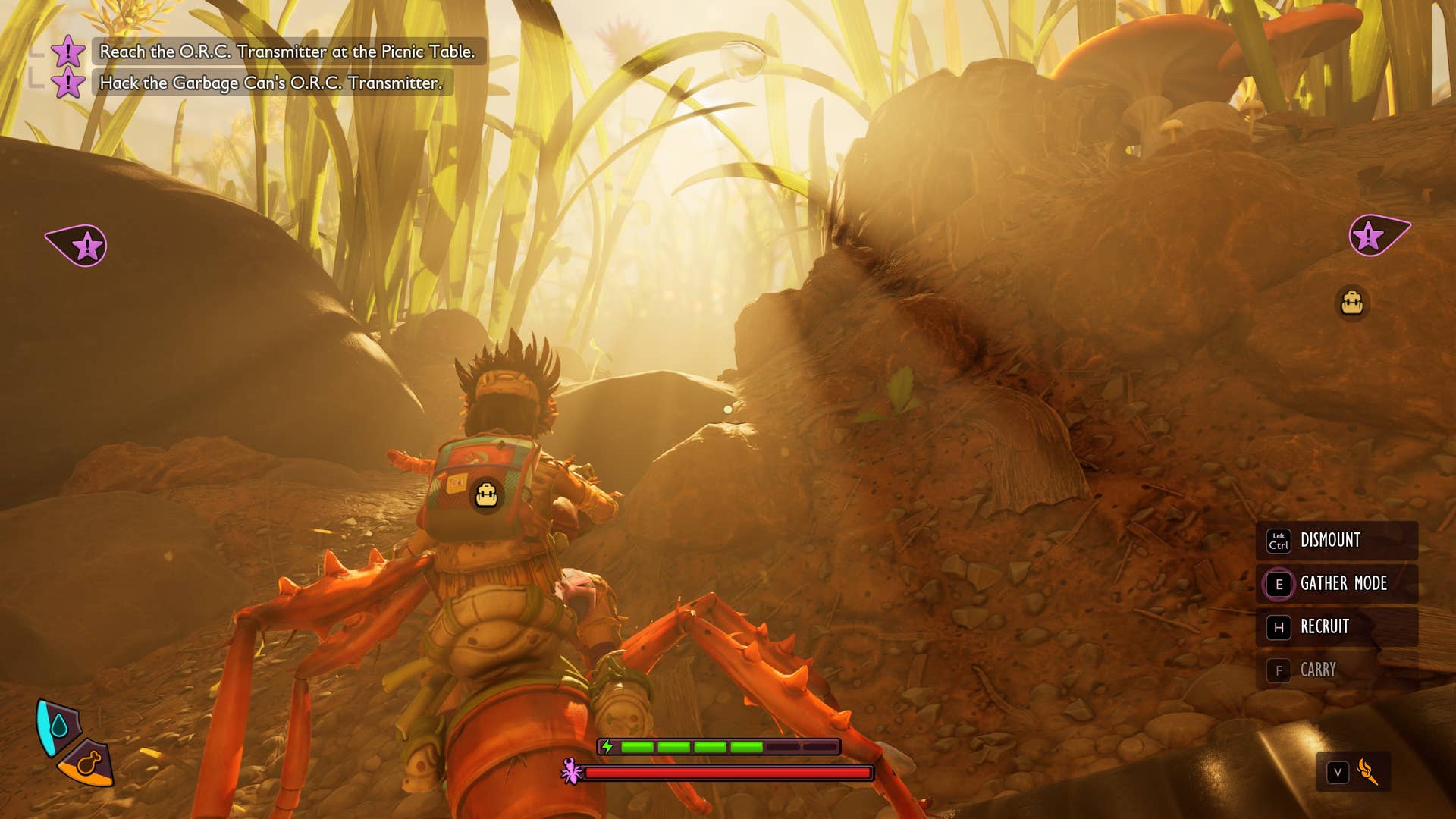Screen dimensions: 1456x819
Task: Toggle the torch icon
Action: (1367, 772)
